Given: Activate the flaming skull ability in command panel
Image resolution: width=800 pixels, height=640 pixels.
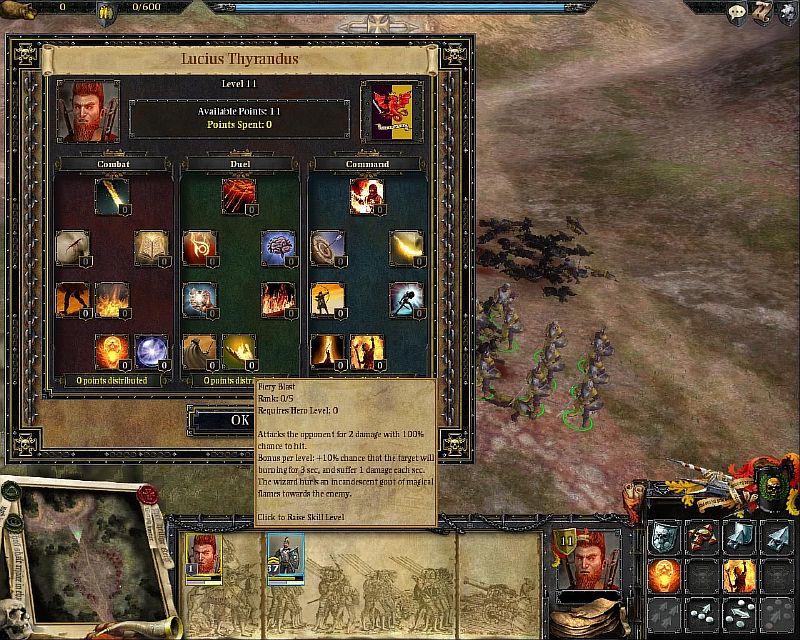Looking at the screenshot, I should tap(666, 574).
